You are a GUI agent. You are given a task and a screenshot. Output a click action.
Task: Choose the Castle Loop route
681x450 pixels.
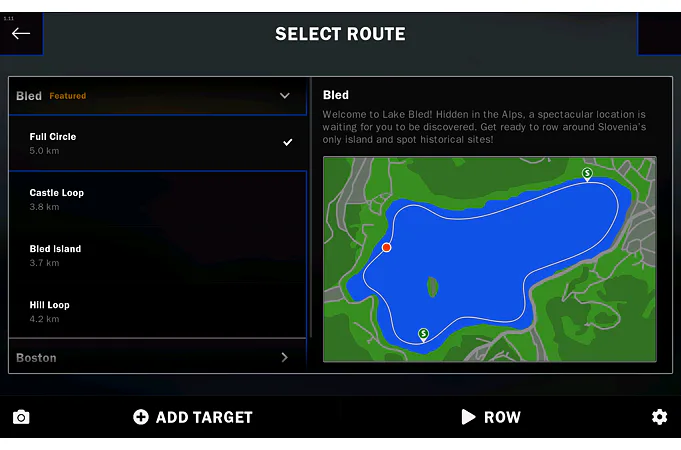coord(157,199)
